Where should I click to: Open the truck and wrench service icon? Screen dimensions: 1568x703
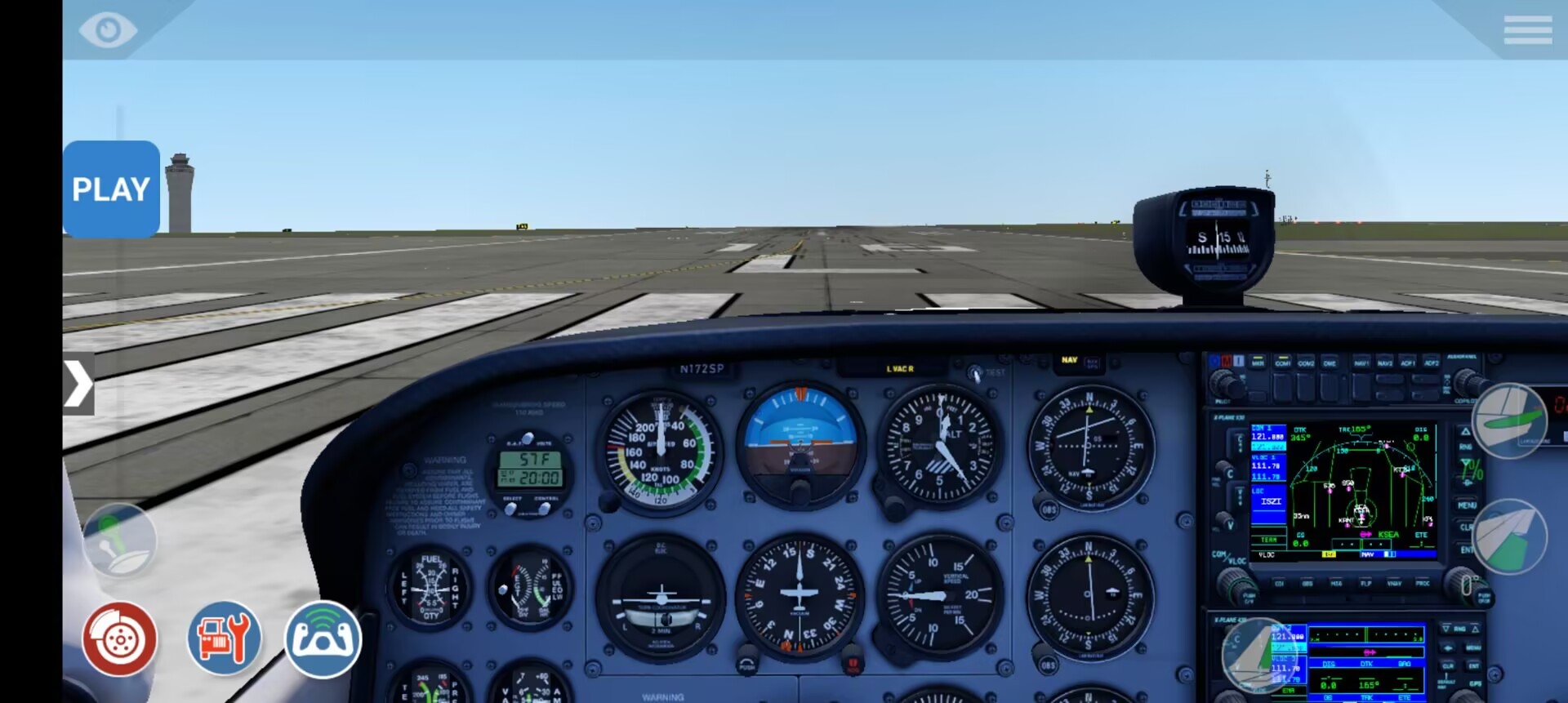point(225,639)
